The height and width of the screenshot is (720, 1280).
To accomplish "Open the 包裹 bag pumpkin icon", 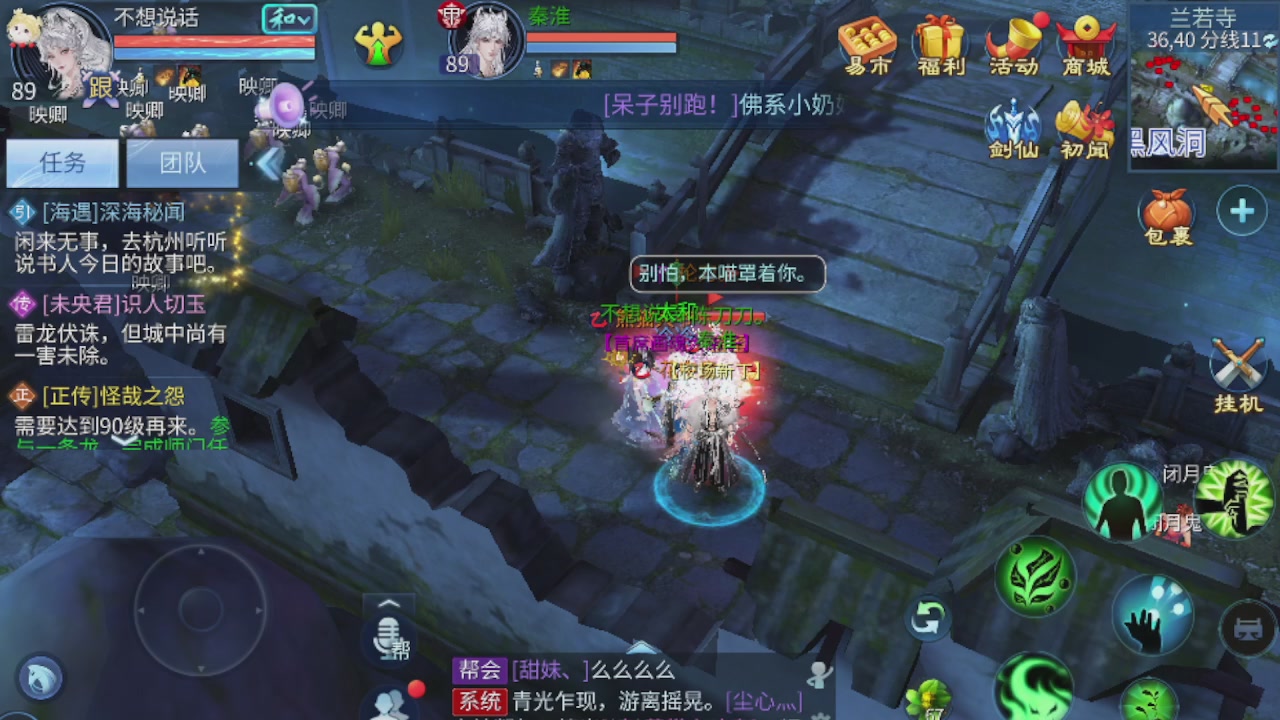I will point(1168,212).
